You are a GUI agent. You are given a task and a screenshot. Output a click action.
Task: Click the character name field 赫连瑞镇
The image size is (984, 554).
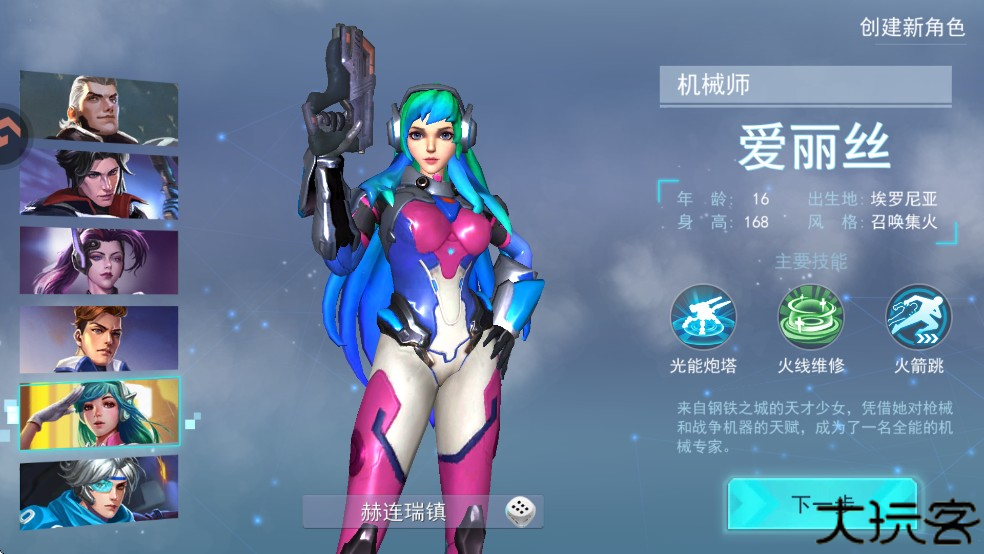pos(404,512)
